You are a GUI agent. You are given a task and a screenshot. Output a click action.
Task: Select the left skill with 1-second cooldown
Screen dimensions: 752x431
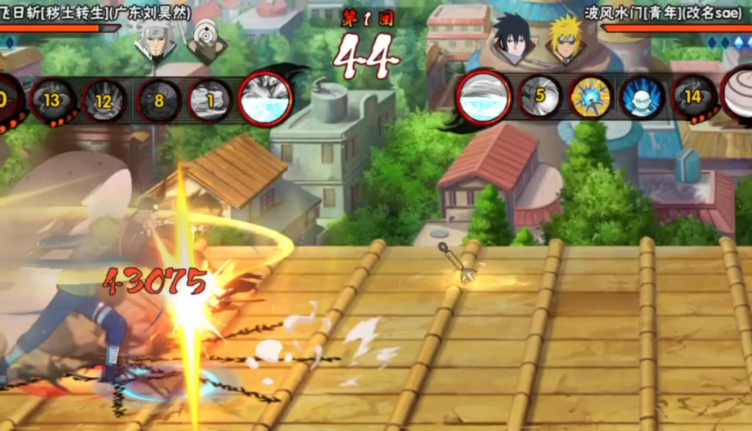pos(210,100)
